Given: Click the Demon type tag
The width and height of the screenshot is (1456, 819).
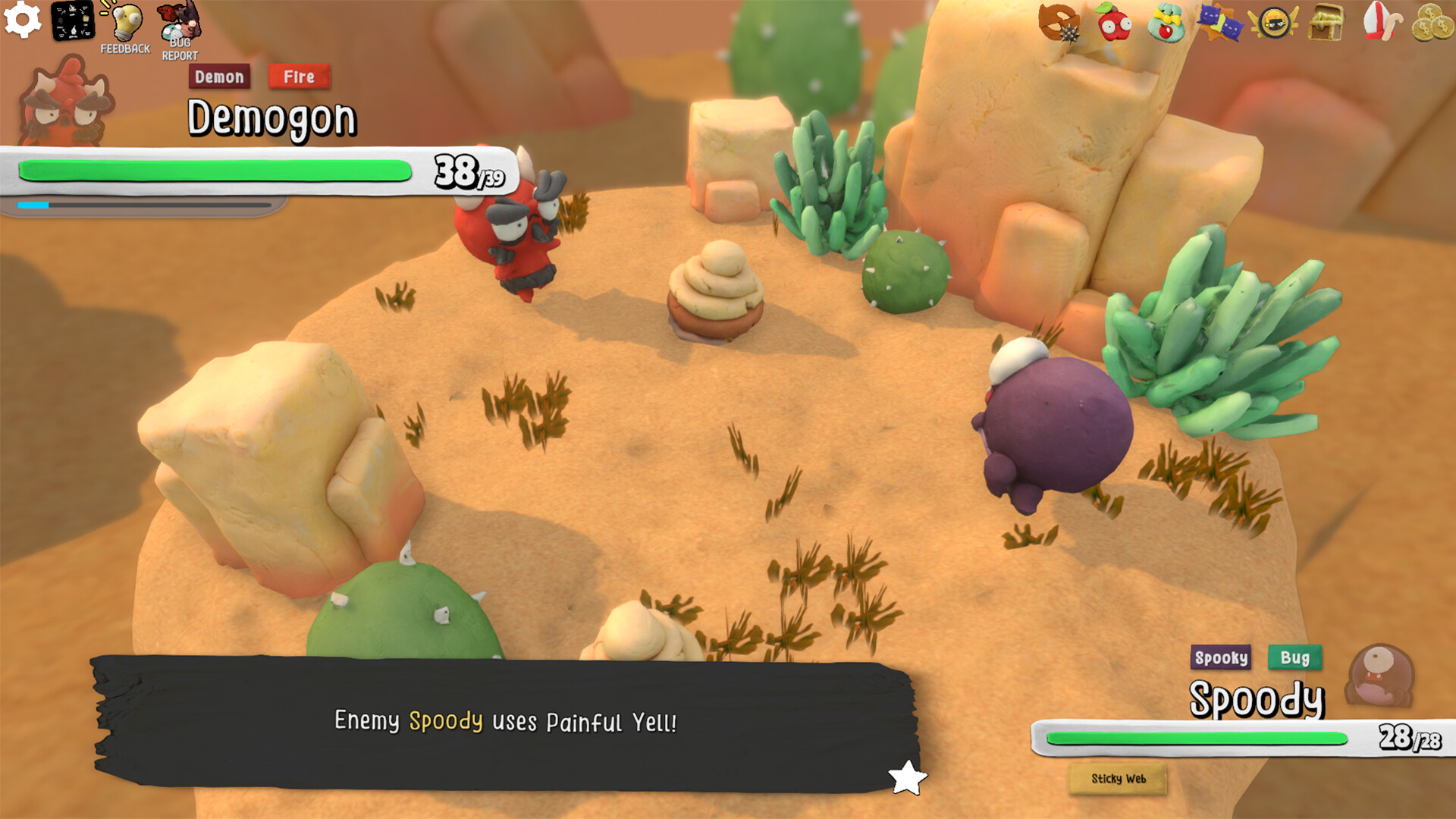Looking at the screenshot, I should click(219, 77).
